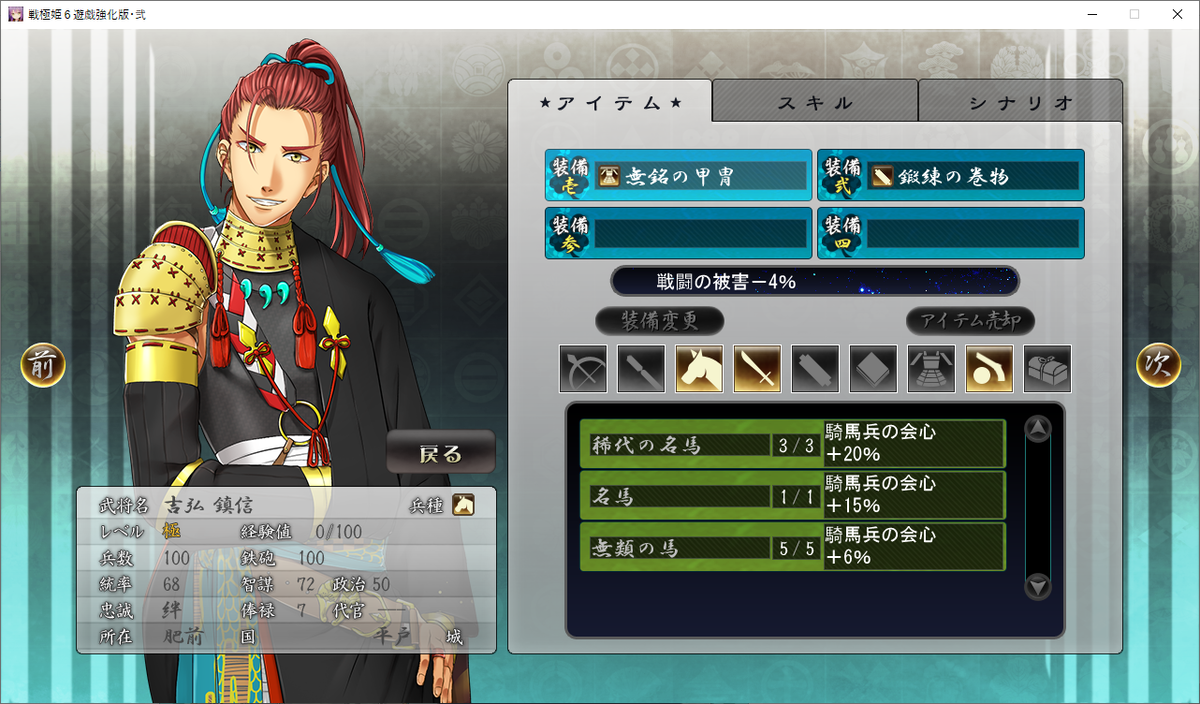
Task: Show previous general with 前 button
Action: 43,366
